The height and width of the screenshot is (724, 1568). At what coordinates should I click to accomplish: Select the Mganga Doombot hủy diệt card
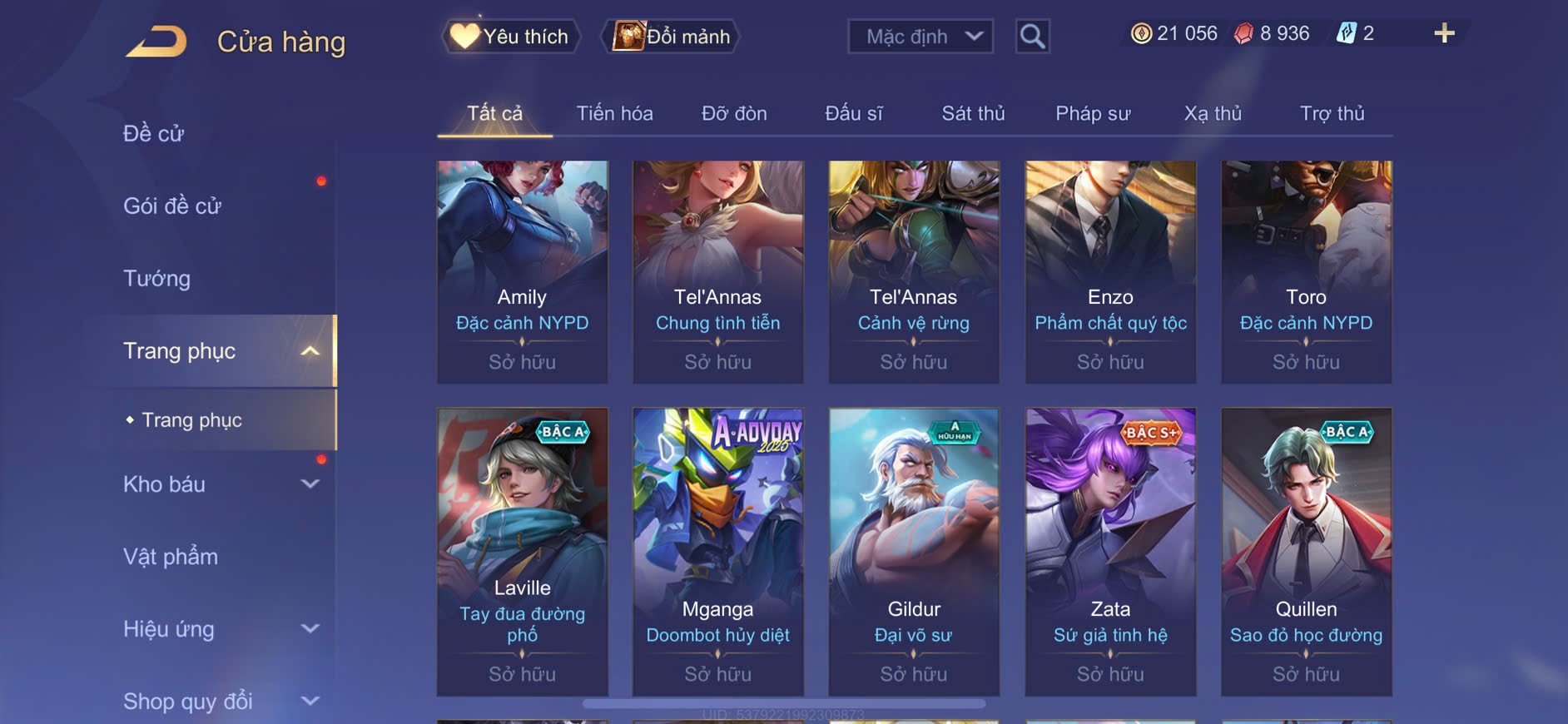pos(717,551)
